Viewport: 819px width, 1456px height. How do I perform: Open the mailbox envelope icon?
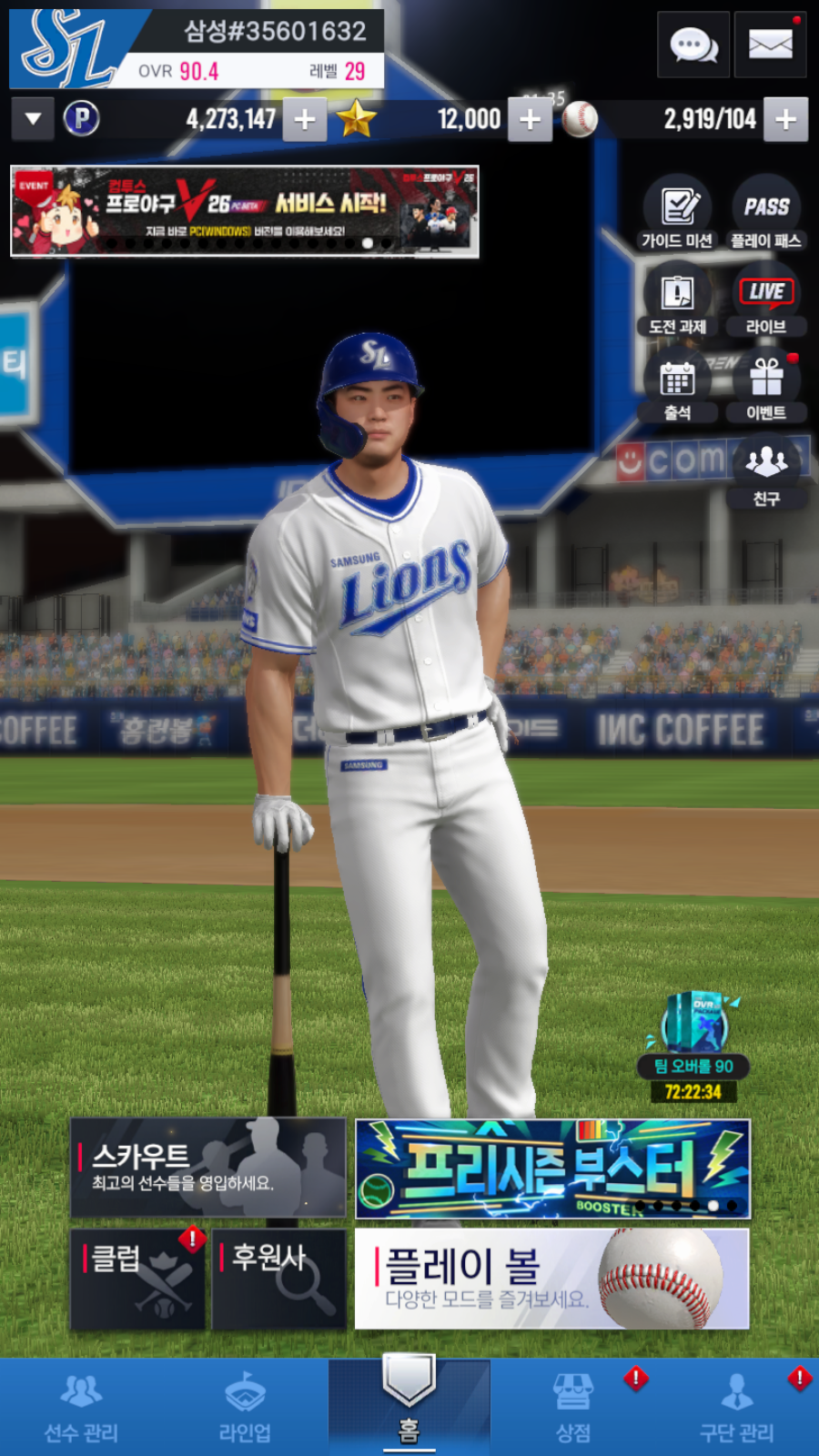pyautogui.click(x=770, y=45)
